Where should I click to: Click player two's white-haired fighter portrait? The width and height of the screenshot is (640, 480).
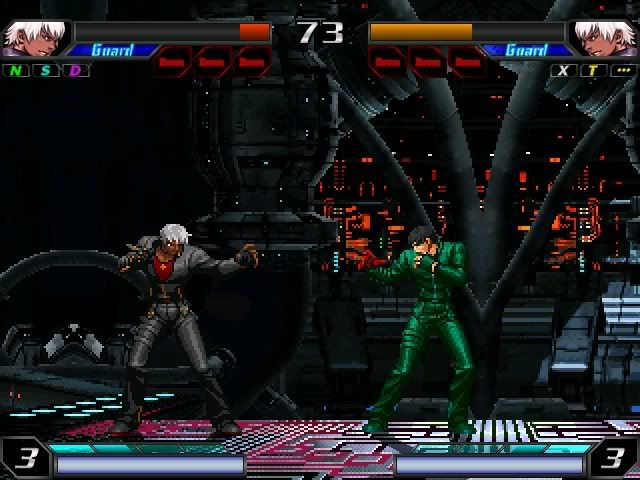point(605,38)
